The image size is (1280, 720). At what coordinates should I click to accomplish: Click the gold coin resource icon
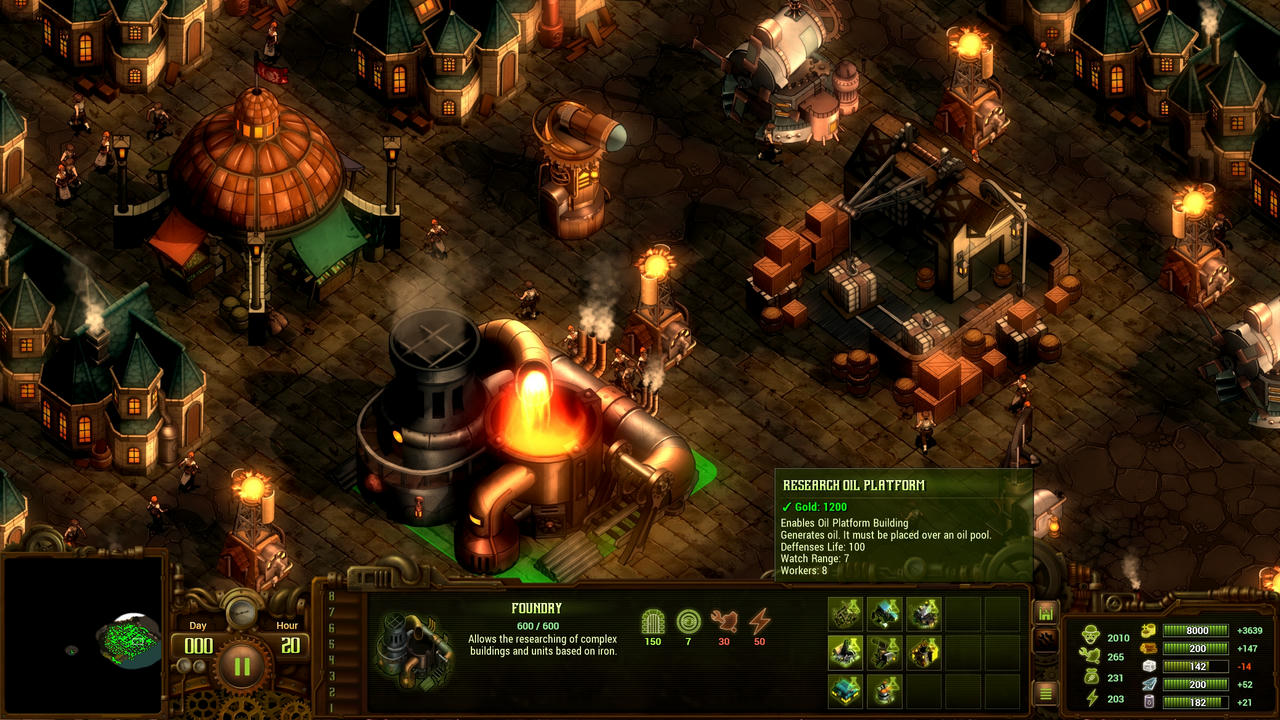point(1149,630)
